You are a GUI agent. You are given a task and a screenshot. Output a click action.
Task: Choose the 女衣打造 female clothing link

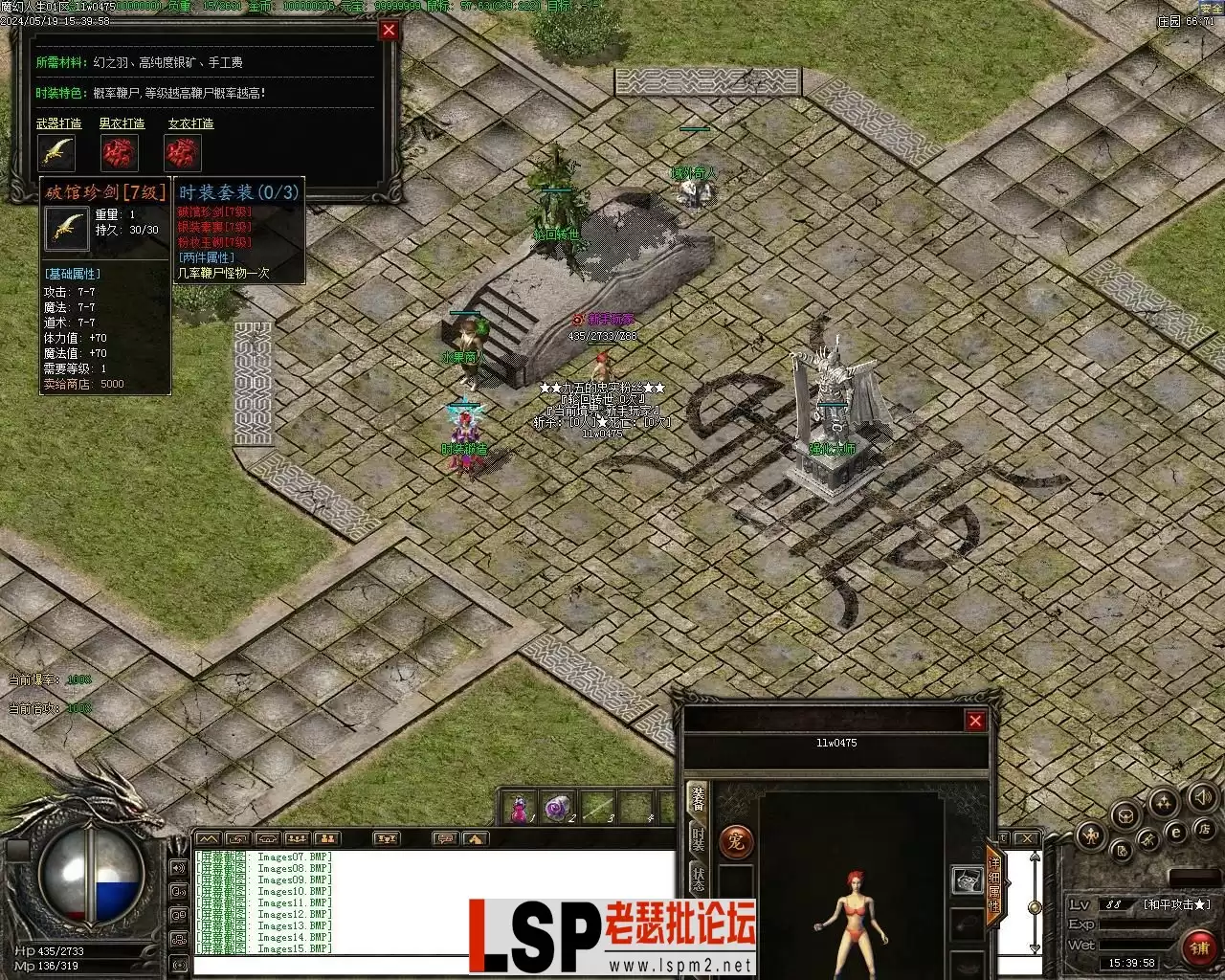tap(190, 123)
